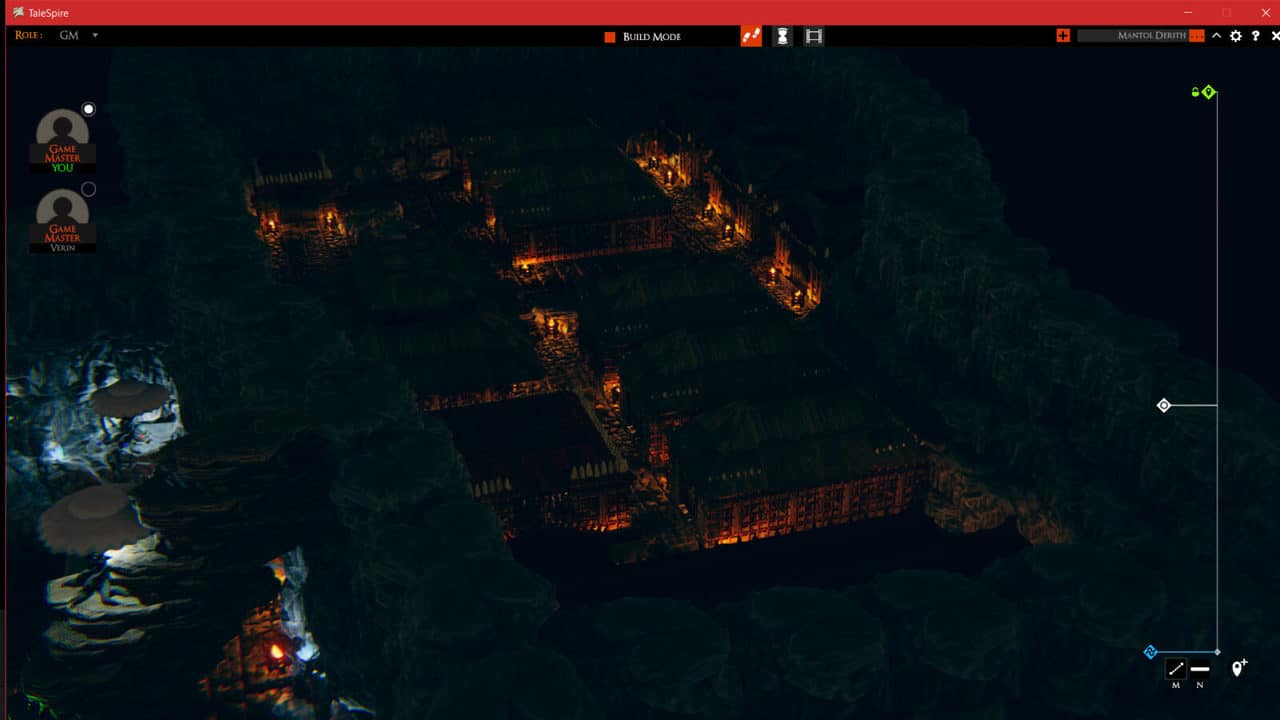Screen dimensions: 1280x720
Task: Choose the flat line tool labeled N
Action: coord(1200,669)
